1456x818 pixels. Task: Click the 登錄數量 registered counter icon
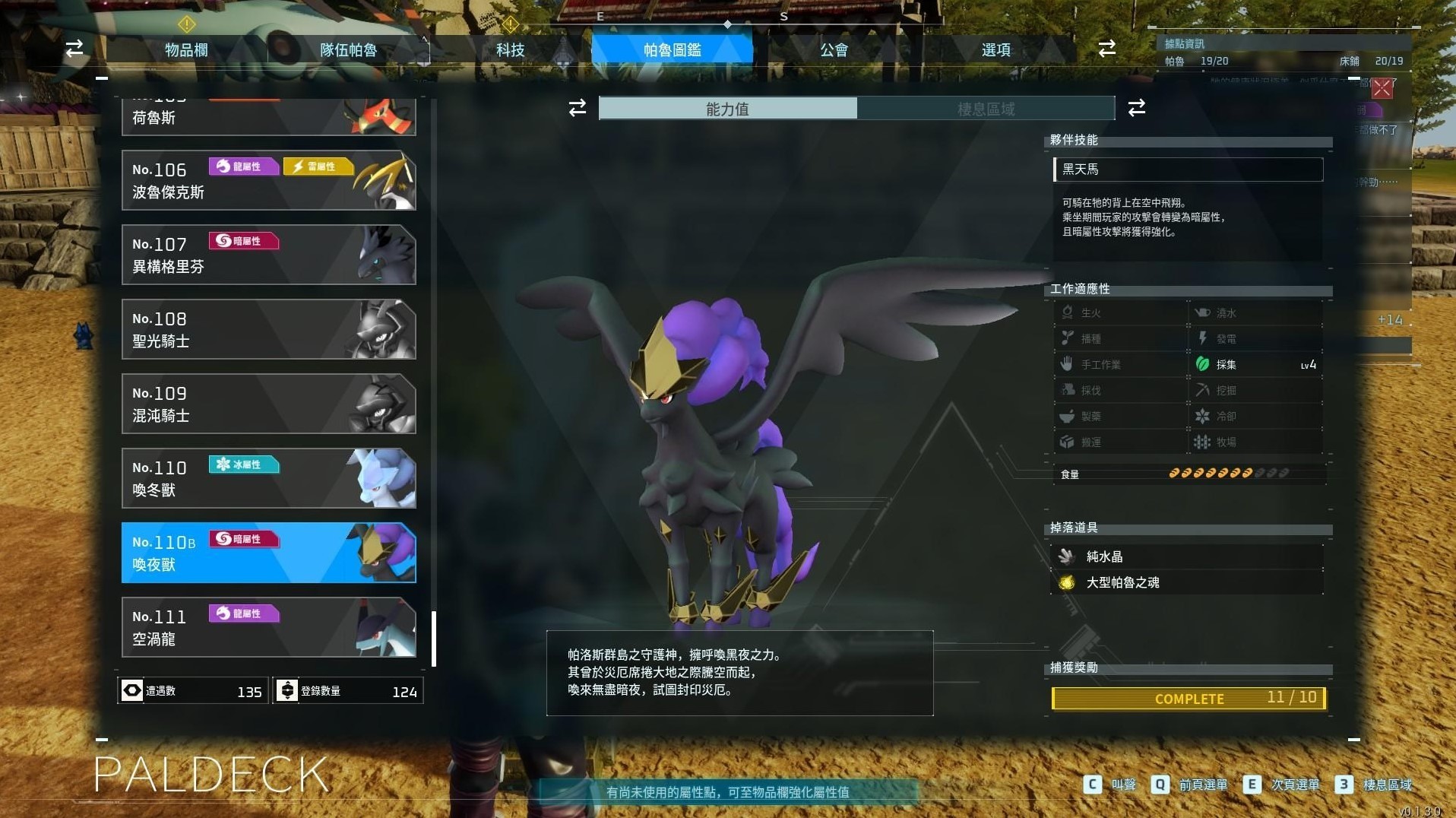coord(287,691)
